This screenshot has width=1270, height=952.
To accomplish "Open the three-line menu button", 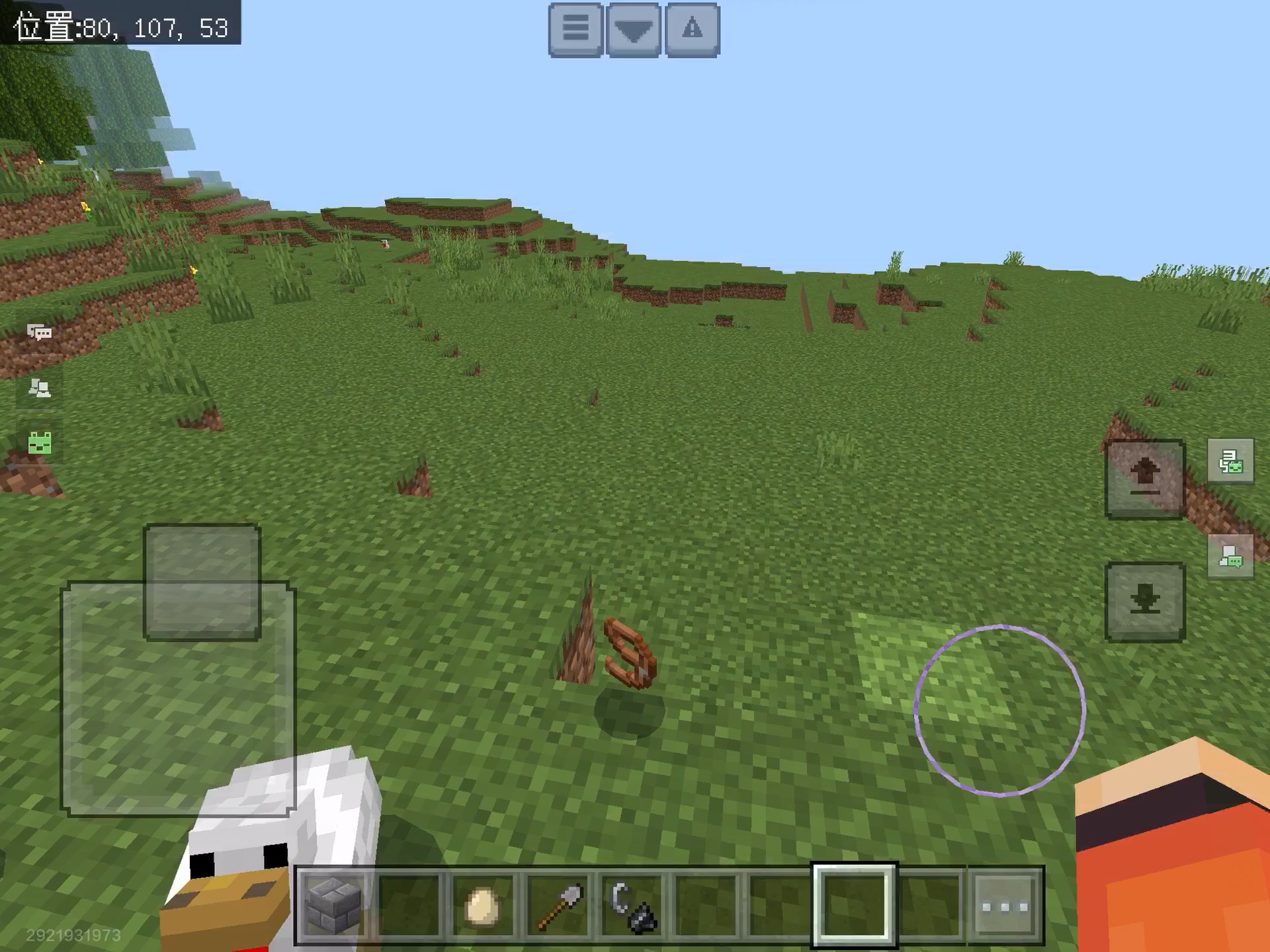I will pos(575,30).
